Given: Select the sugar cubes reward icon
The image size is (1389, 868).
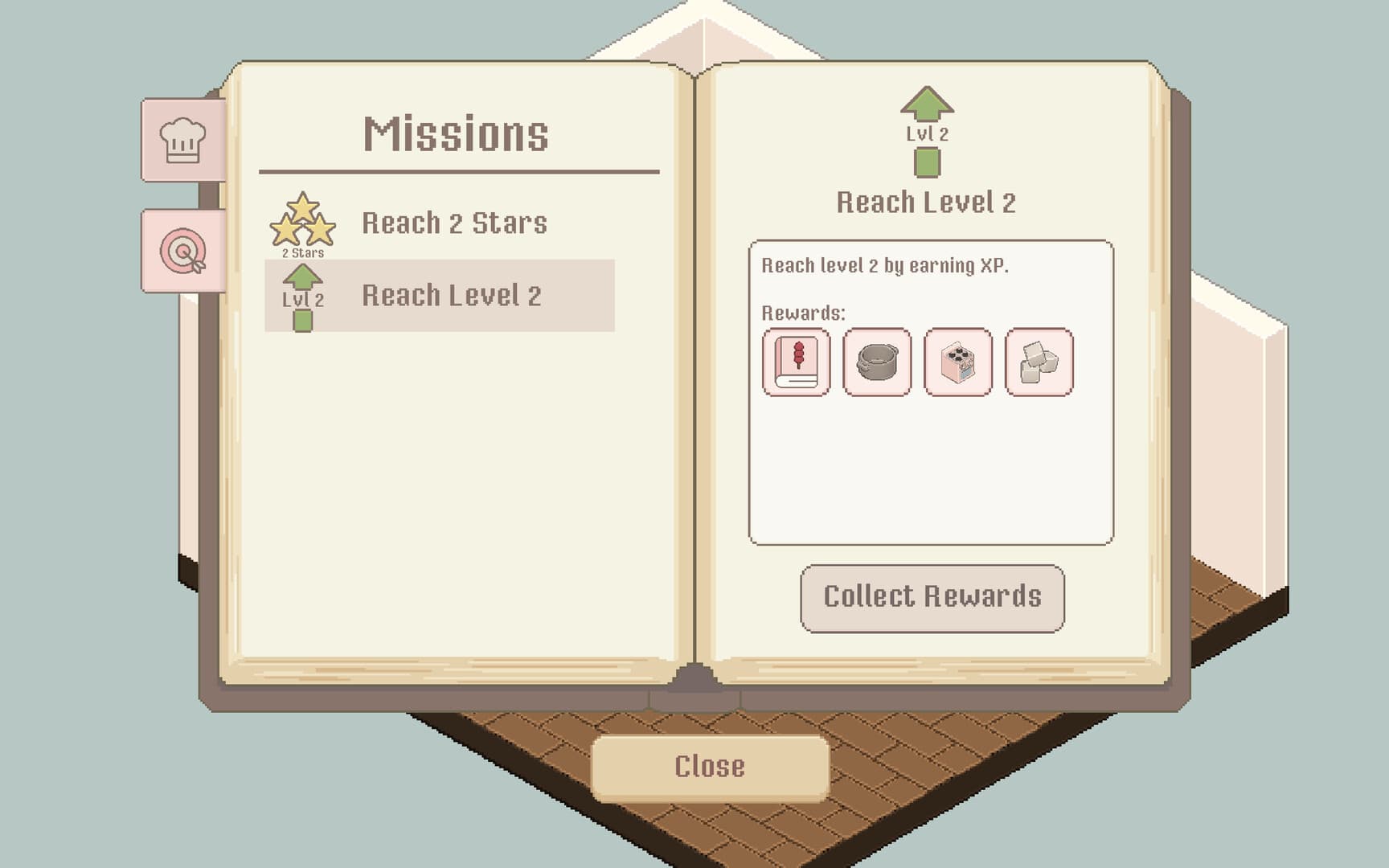Looking at the screenshot, I should point(1037,362).
